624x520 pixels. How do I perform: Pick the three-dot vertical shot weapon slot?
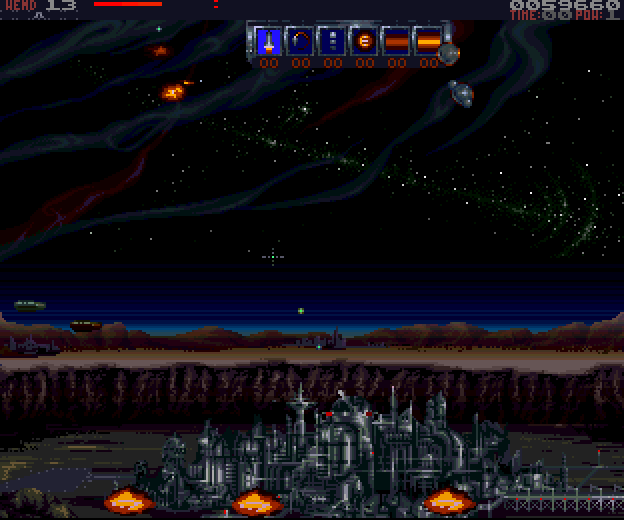tap(332, 41)
